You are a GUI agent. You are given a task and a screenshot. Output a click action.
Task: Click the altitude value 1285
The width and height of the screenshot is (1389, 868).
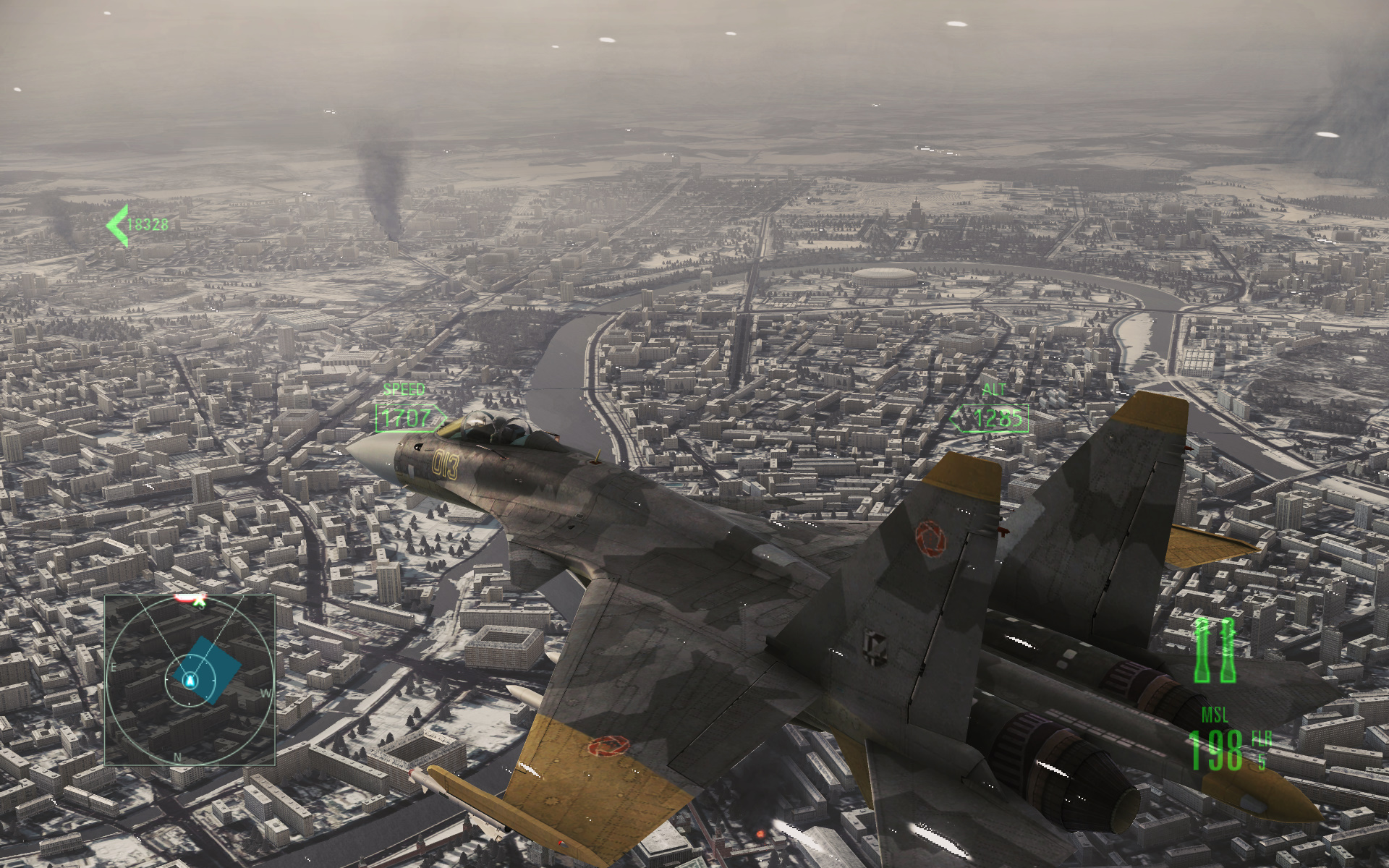(997, 419)
